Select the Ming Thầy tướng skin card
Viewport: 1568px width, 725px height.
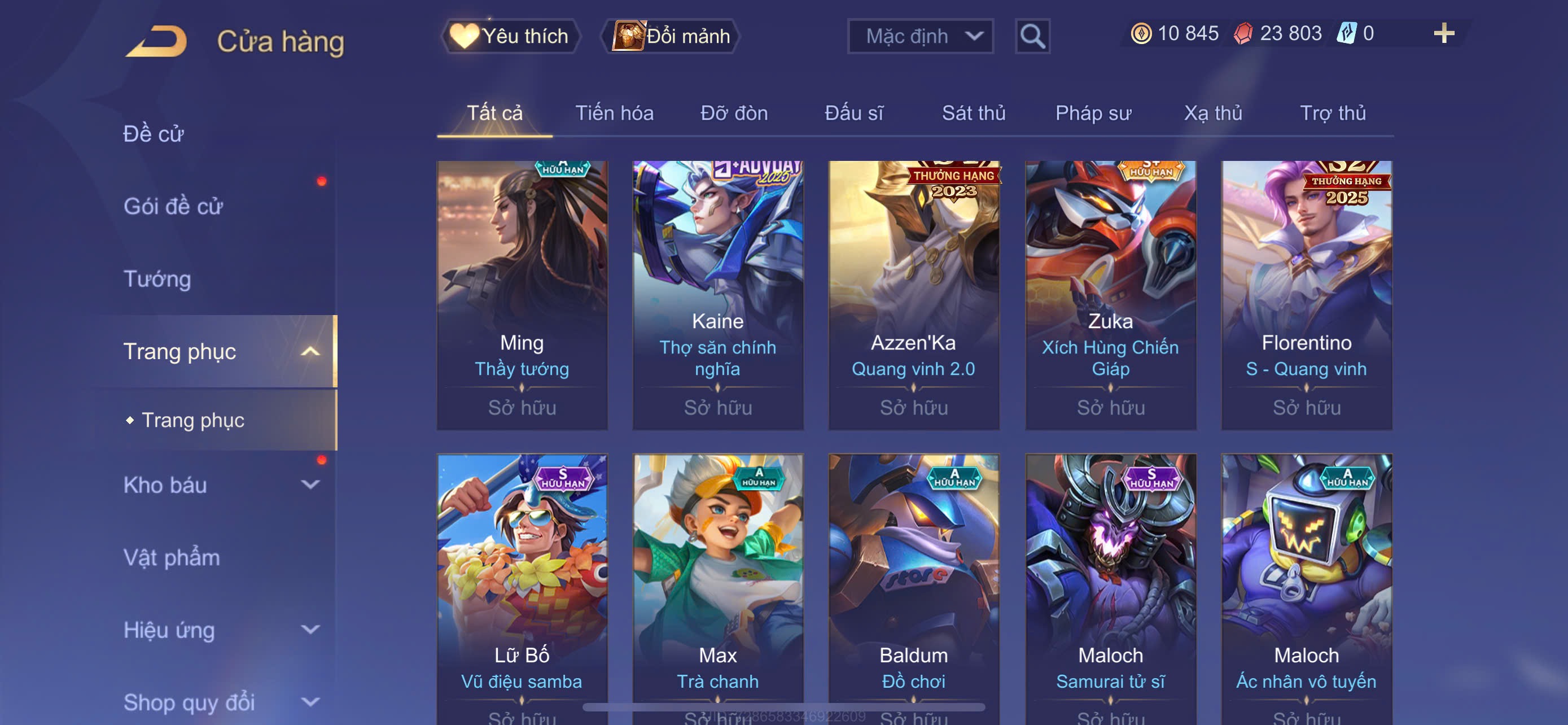tap(522, 295)
